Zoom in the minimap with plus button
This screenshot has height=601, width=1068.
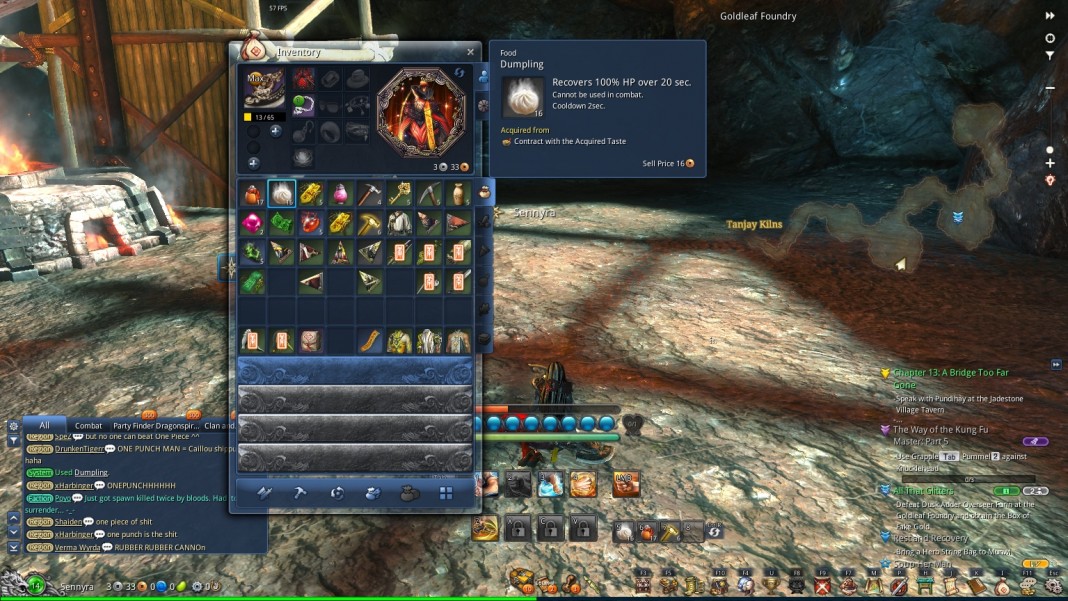tap(1050, 163)
